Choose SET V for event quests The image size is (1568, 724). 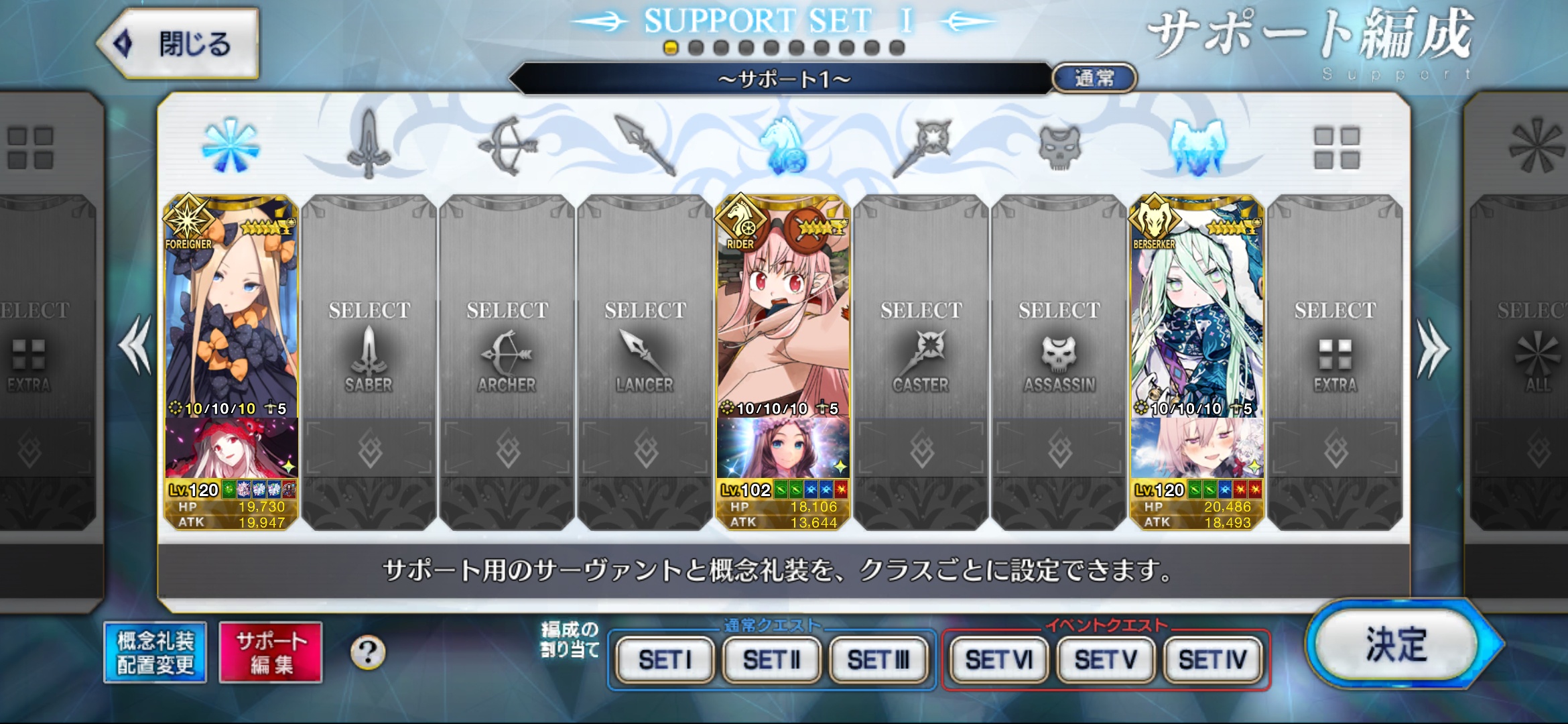point(1106,660)
